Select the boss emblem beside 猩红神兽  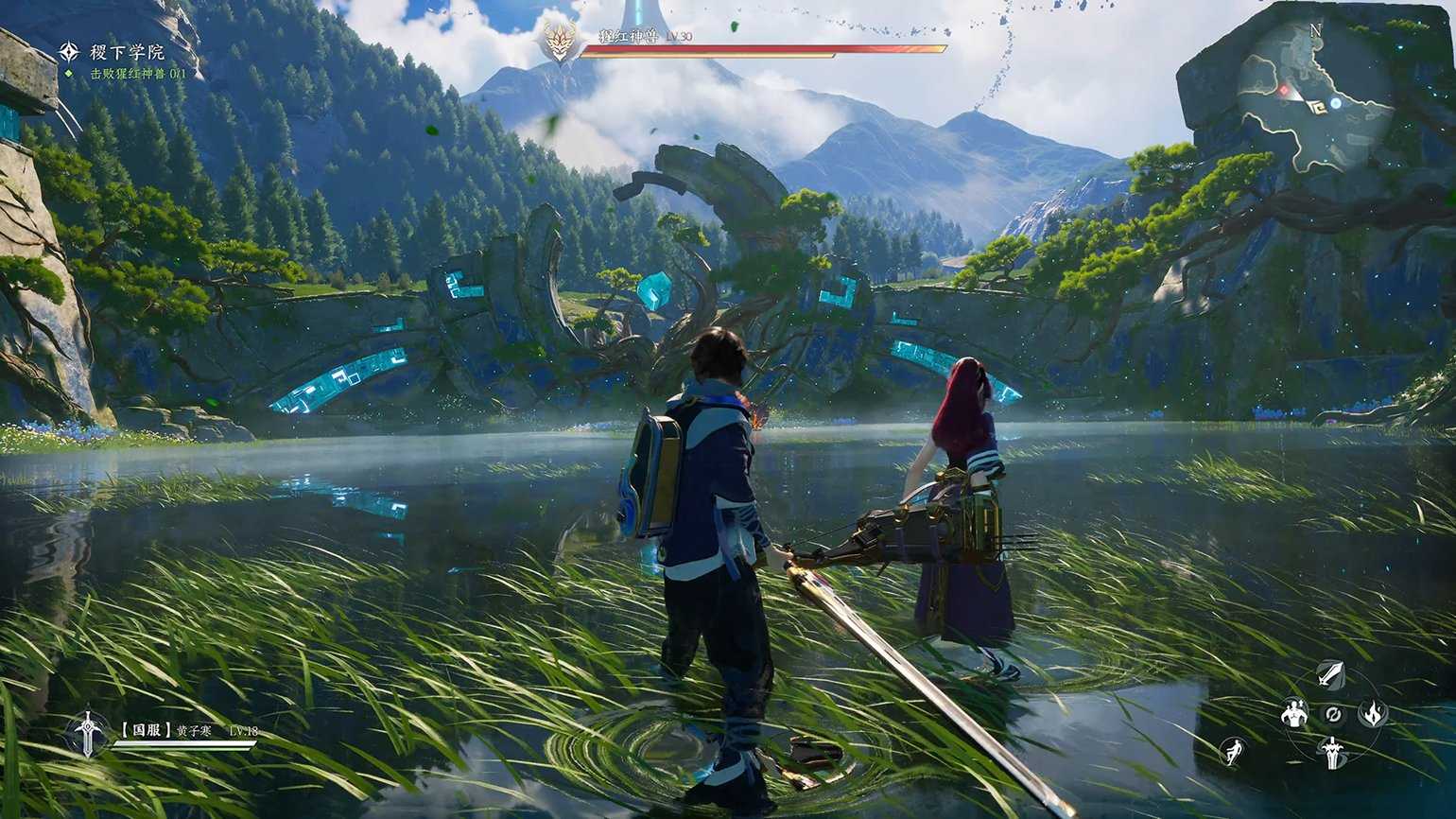[x=560, y=42]
